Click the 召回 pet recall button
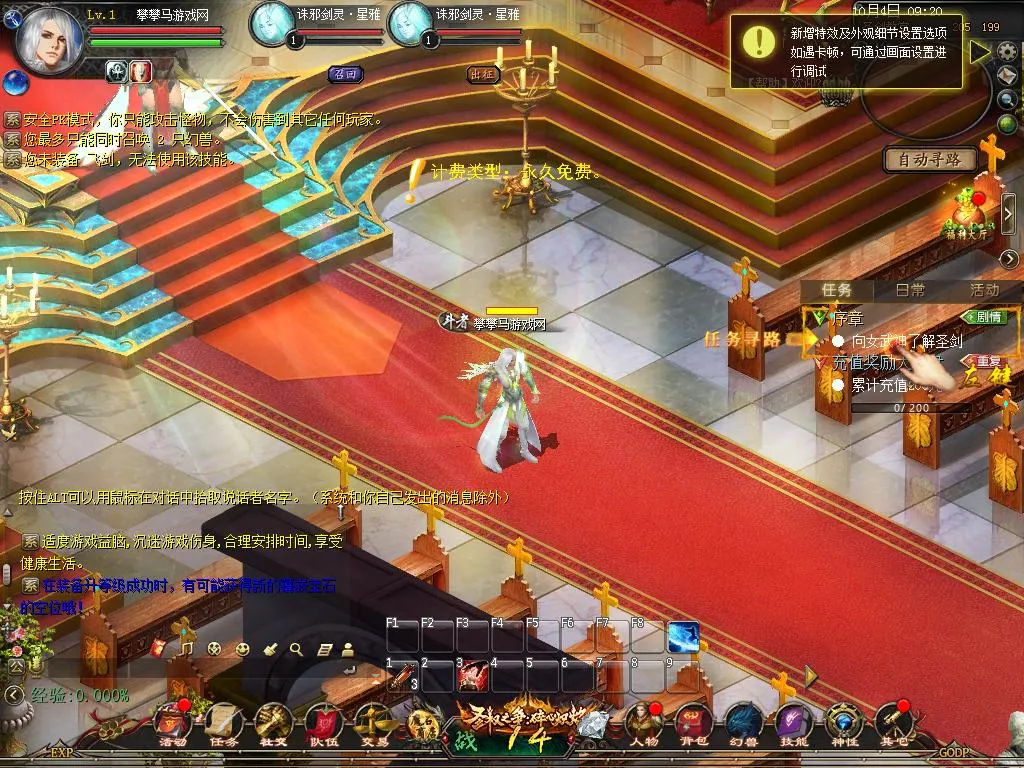 pyautogui.click(x=344, y=74)
